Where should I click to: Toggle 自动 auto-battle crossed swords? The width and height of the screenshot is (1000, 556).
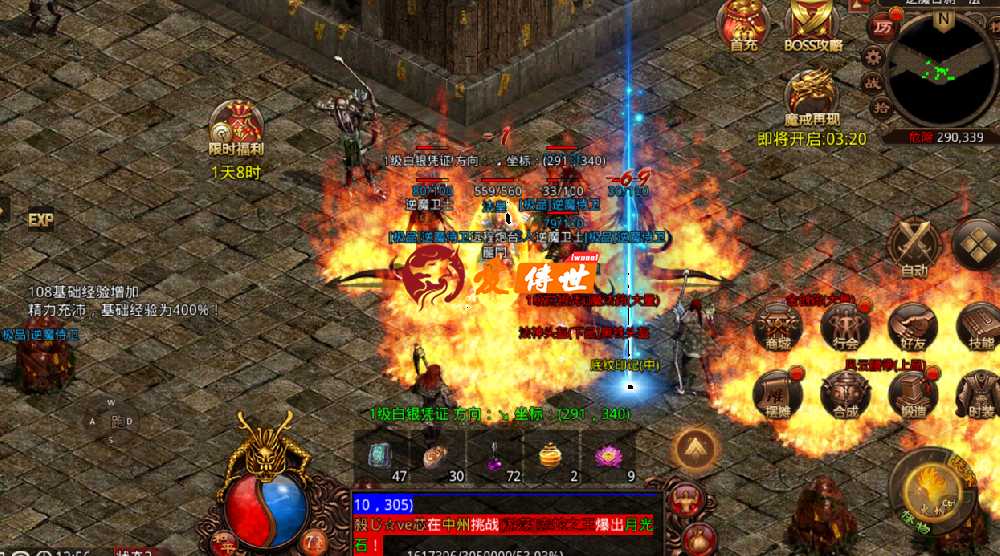[914, 244]
